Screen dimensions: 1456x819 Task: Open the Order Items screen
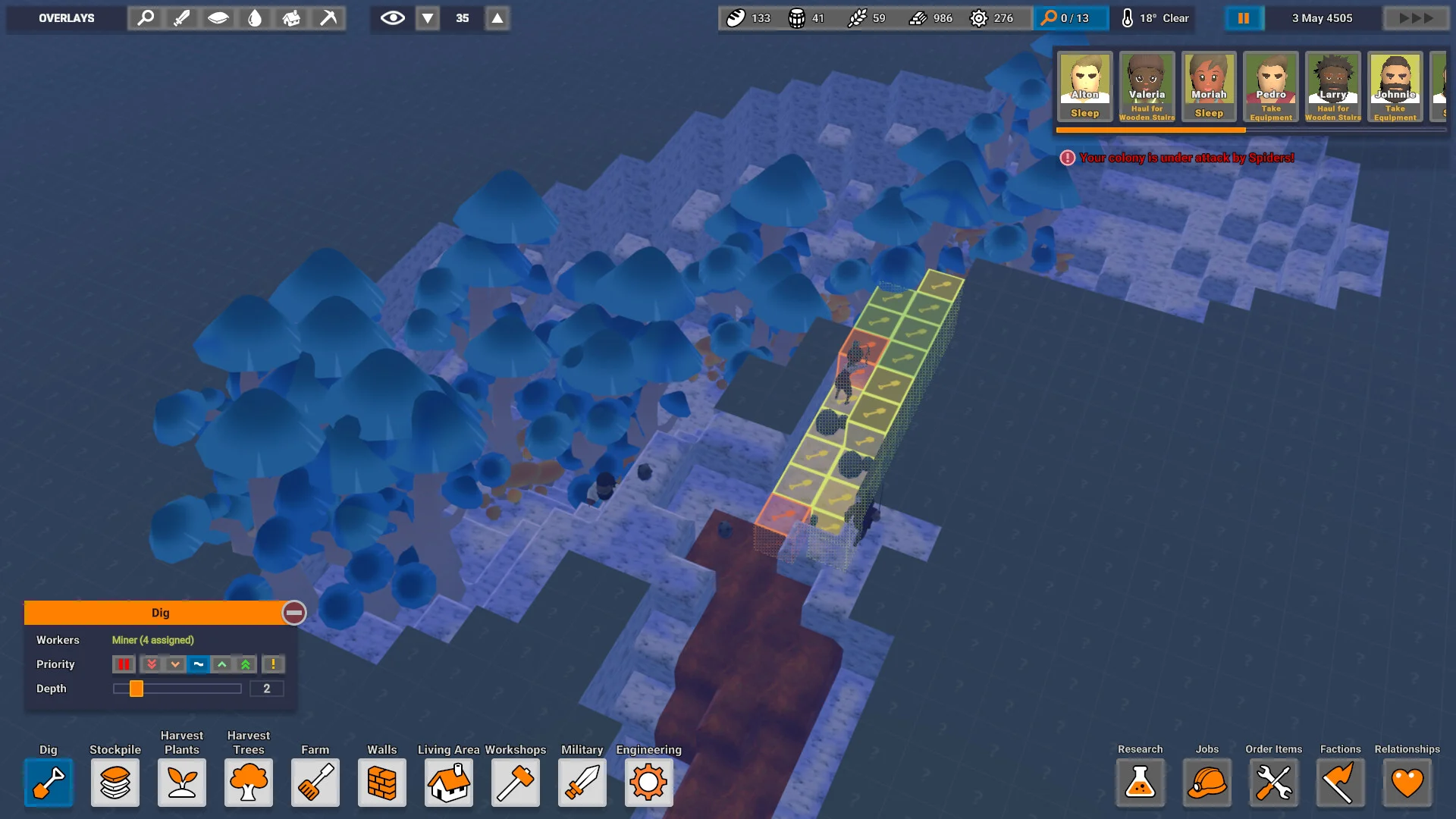tap(1274, 782)
